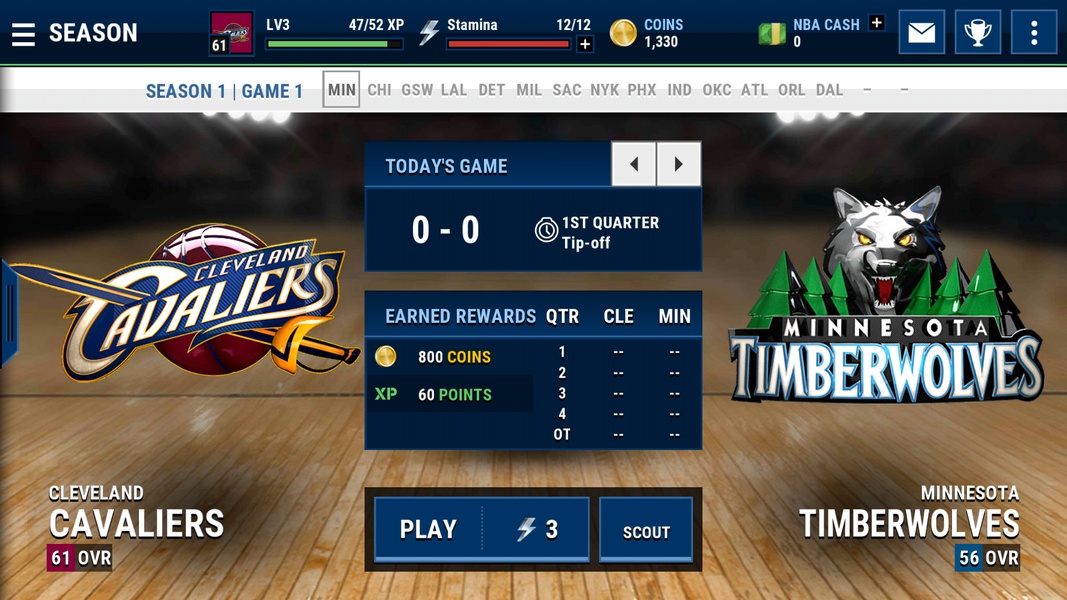
Task: Refill stamina with the plus button
Action: click(x=585, y=44)
